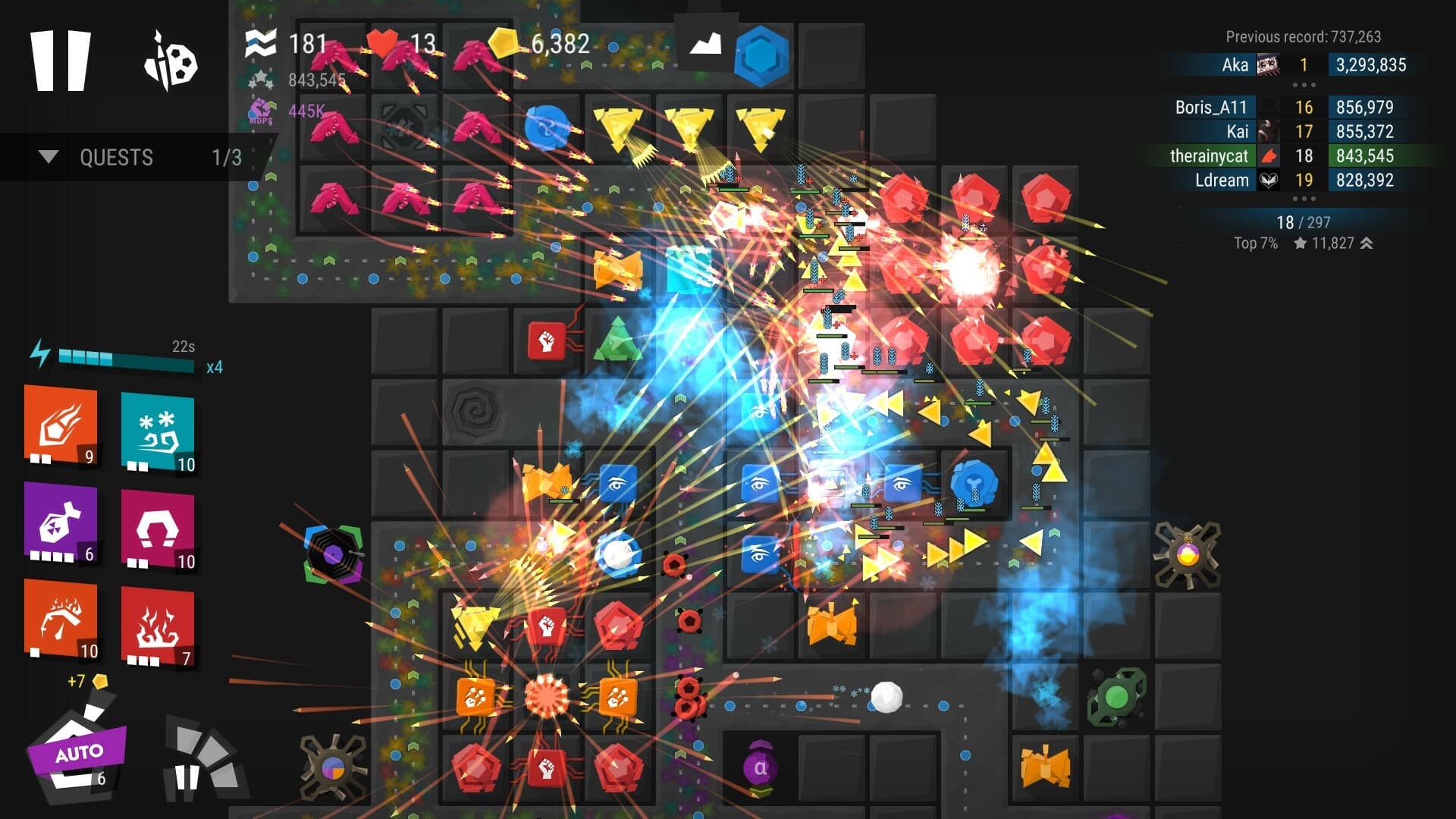
Task: Activate the teal Blizzard ability
Action: click(159, 432)
